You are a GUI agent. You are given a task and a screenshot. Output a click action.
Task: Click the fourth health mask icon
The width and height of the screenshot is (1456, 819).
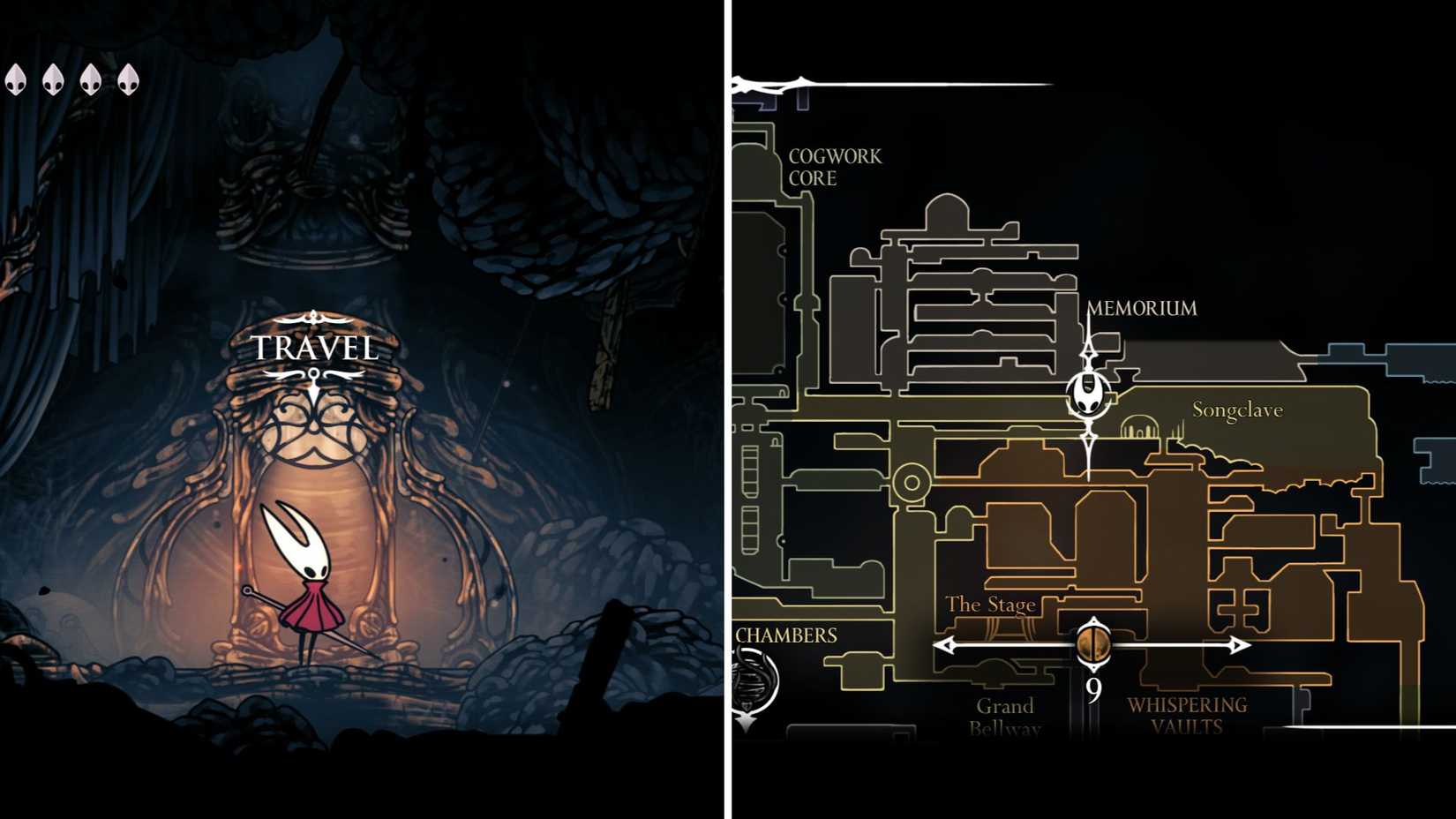pyautogui.click(x=130, y=81)
